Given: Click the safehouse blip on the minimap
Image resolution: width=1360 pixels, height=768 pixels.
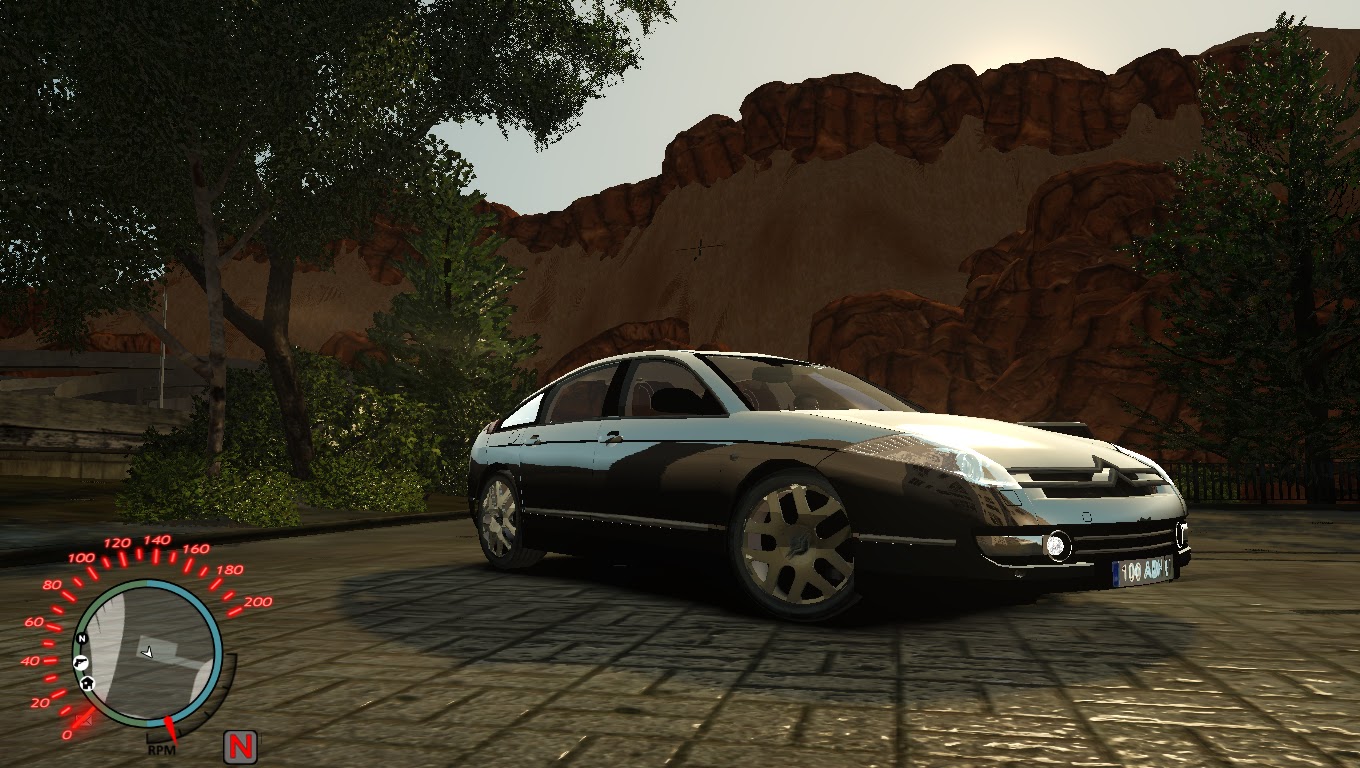Looking at the screenshot, I should click(x=87, y=683).
